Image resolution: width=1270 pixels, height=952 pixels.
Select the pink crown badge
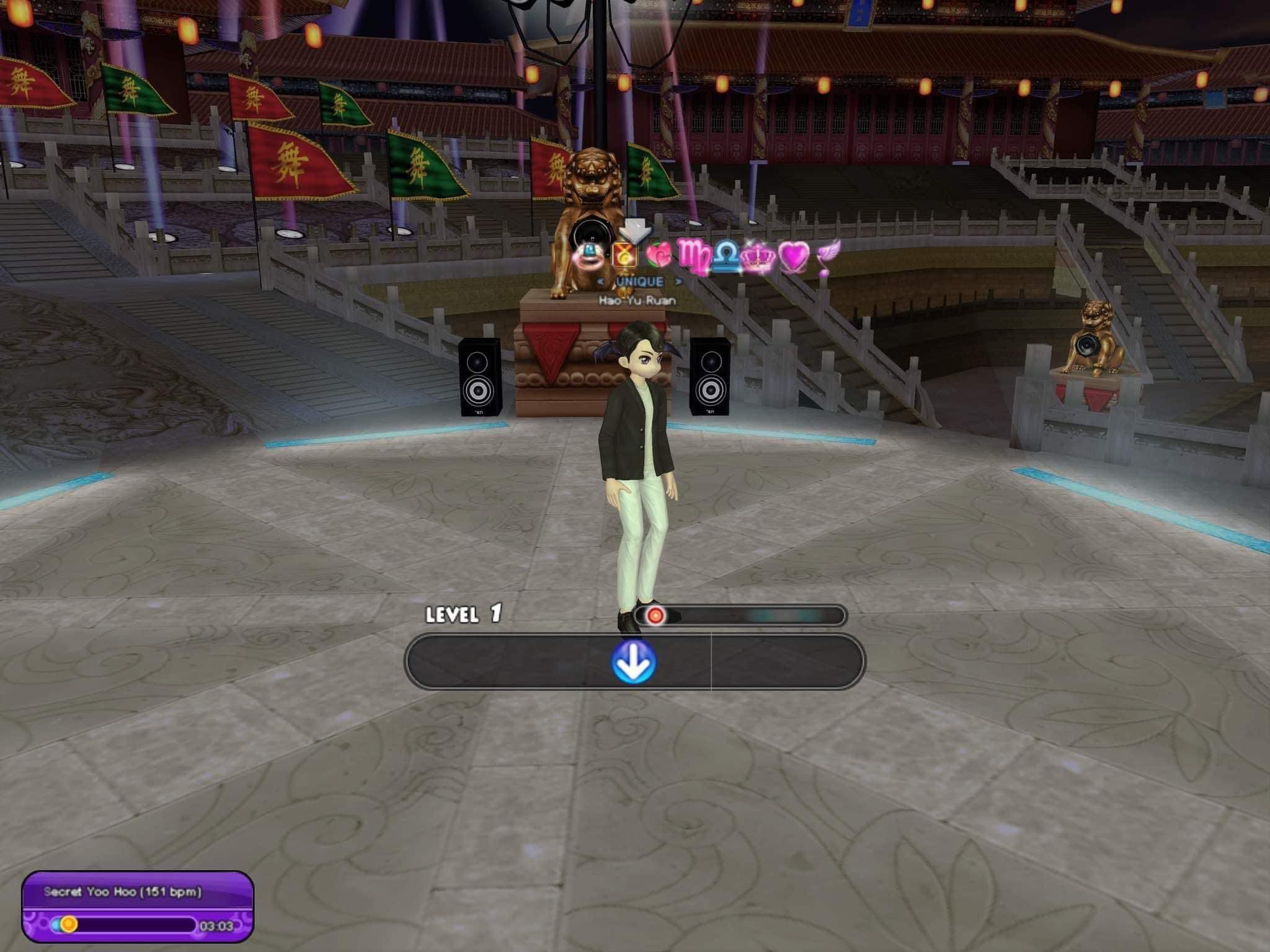point(756,259)
